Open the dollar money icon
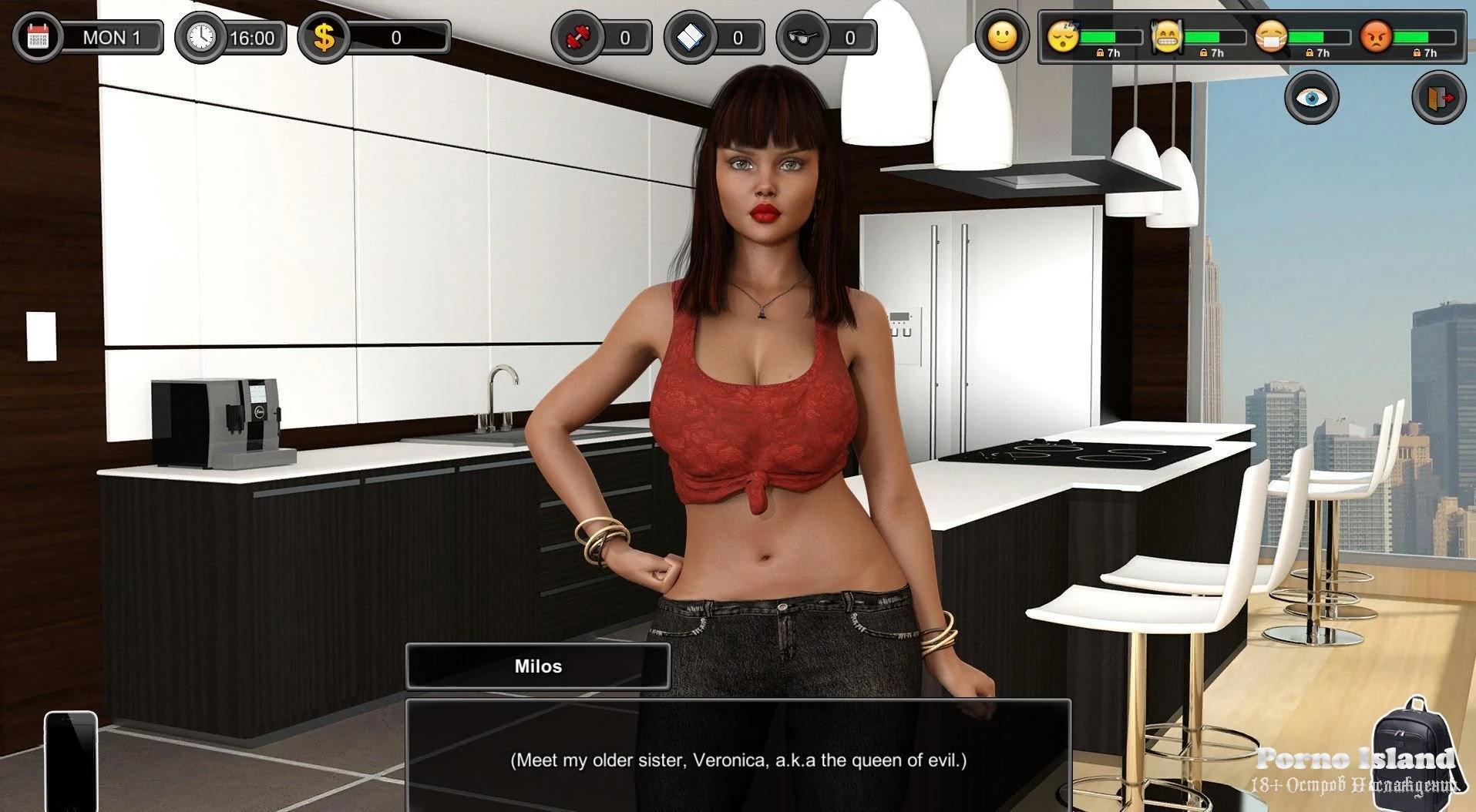The height and width of the screenshot is (812, 1476). coord(324,37)
